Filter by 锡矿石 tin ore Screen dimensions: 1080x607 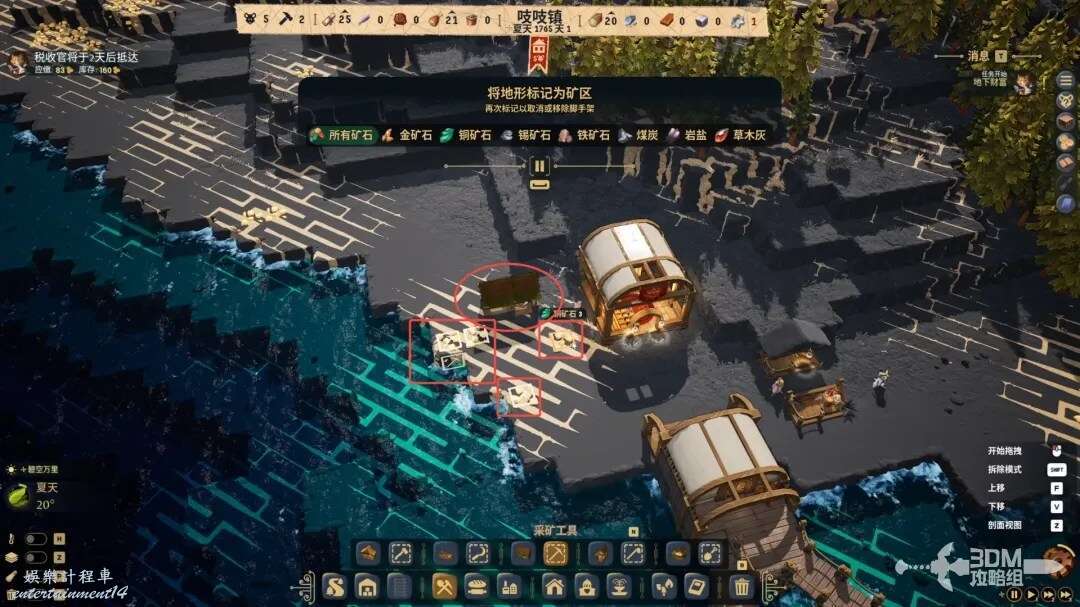[x=526, y=135]
